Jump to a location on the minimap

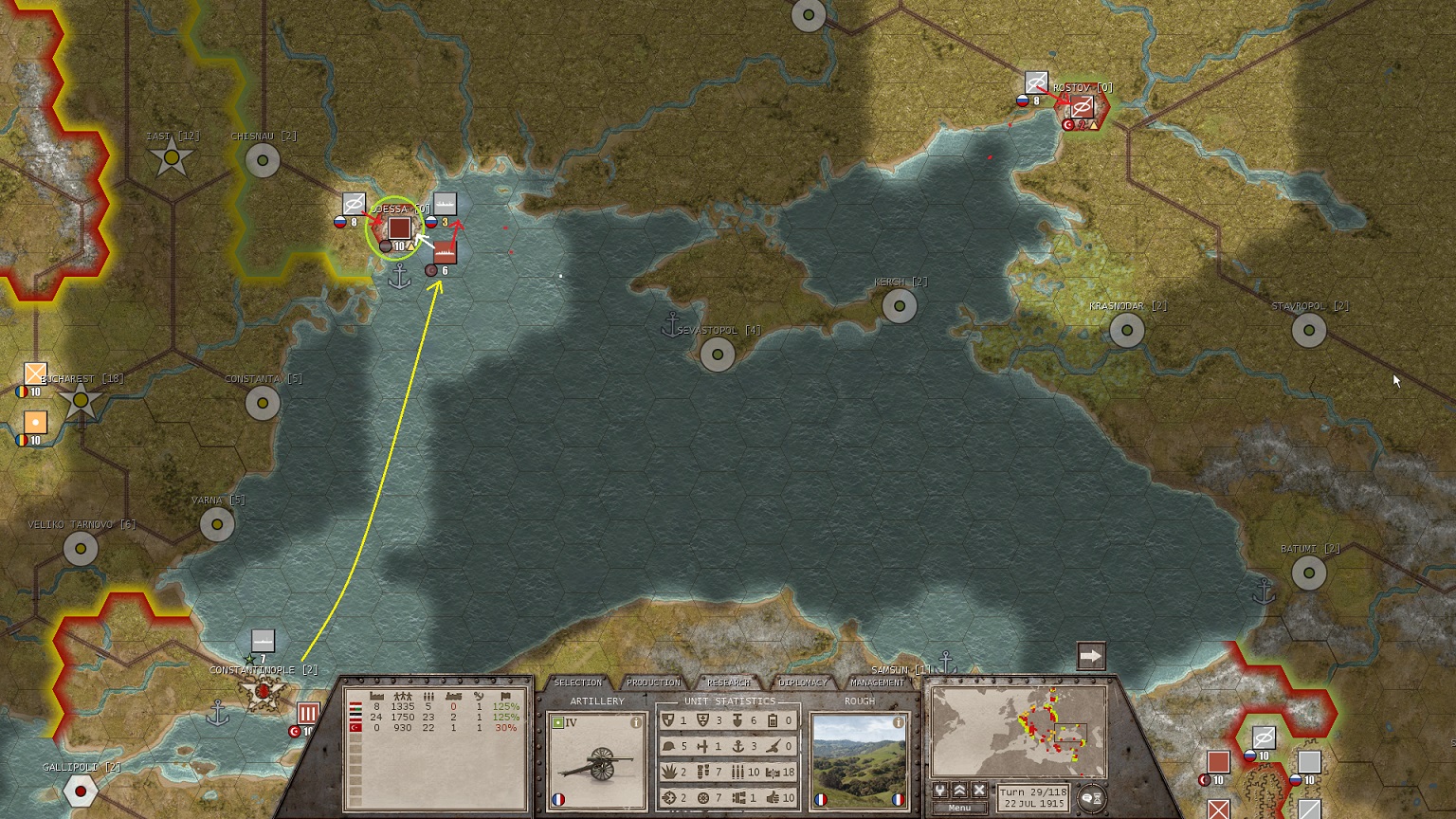point(1019,732)
